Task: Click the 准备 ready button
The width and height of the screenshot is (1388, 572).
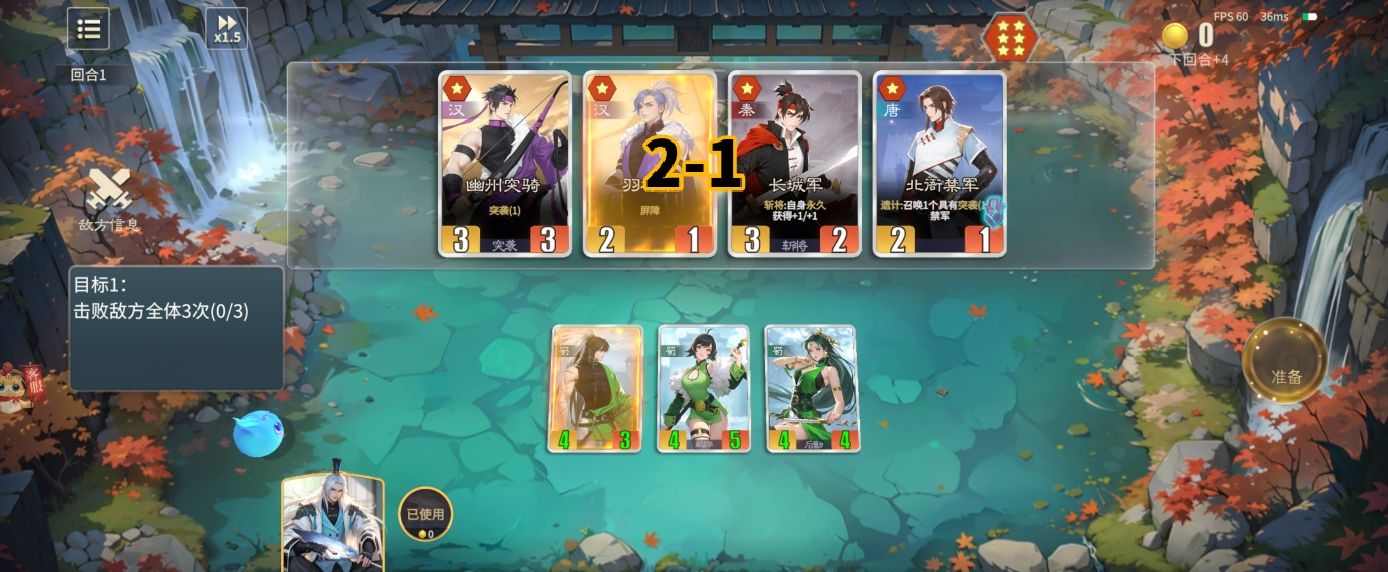Action: pos(1285,376)
